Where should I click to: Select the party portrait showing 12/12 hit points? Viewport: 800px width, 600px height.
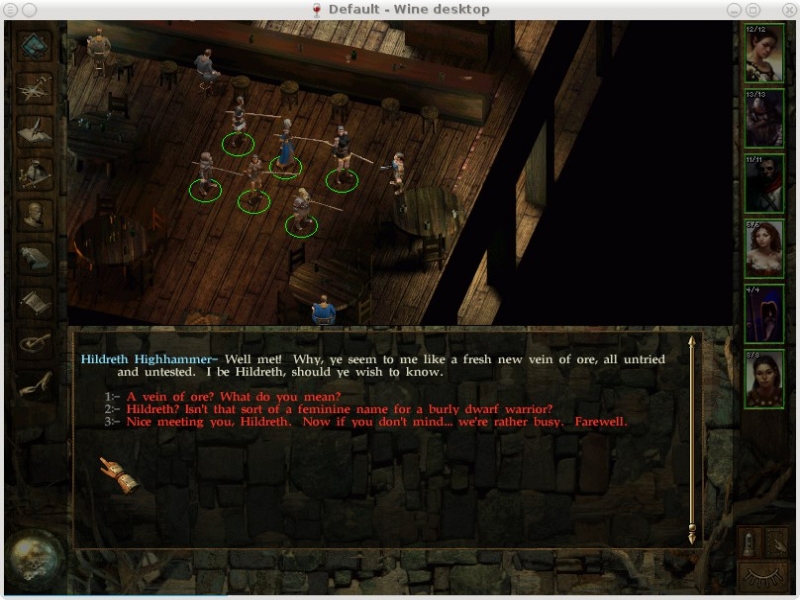[764, 54]
